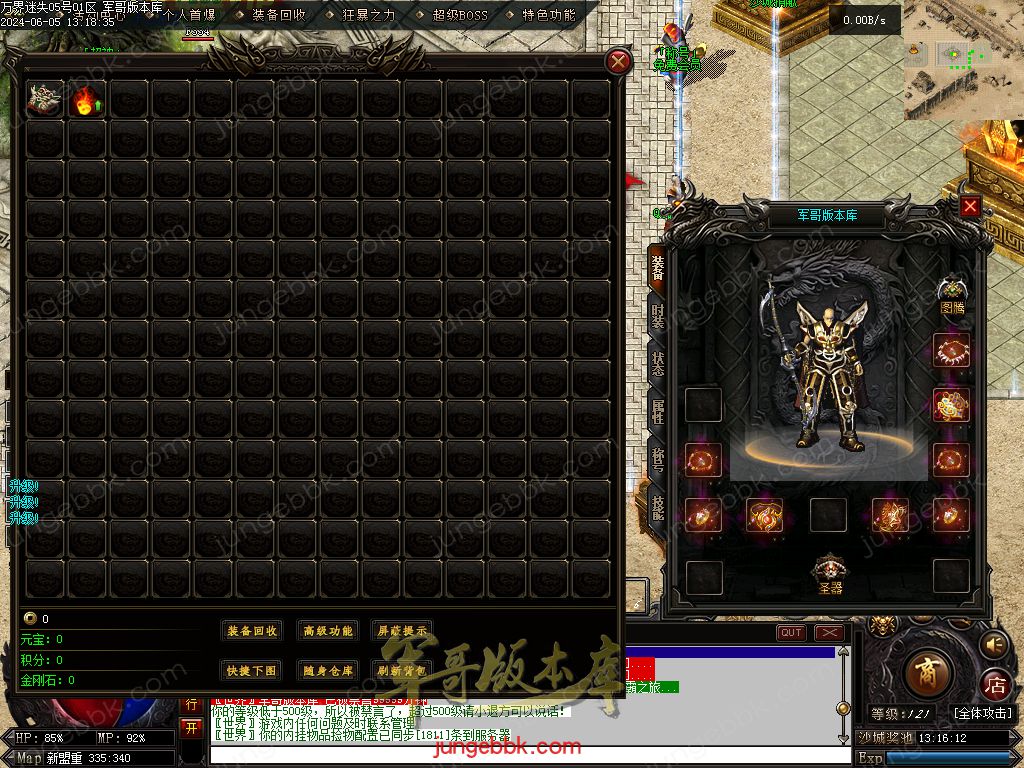The width and height of the screenshot is (1024, 768).
Task: Open 高级功能 advanced functions
Action: pyautogui.click(x=328, y=631)
